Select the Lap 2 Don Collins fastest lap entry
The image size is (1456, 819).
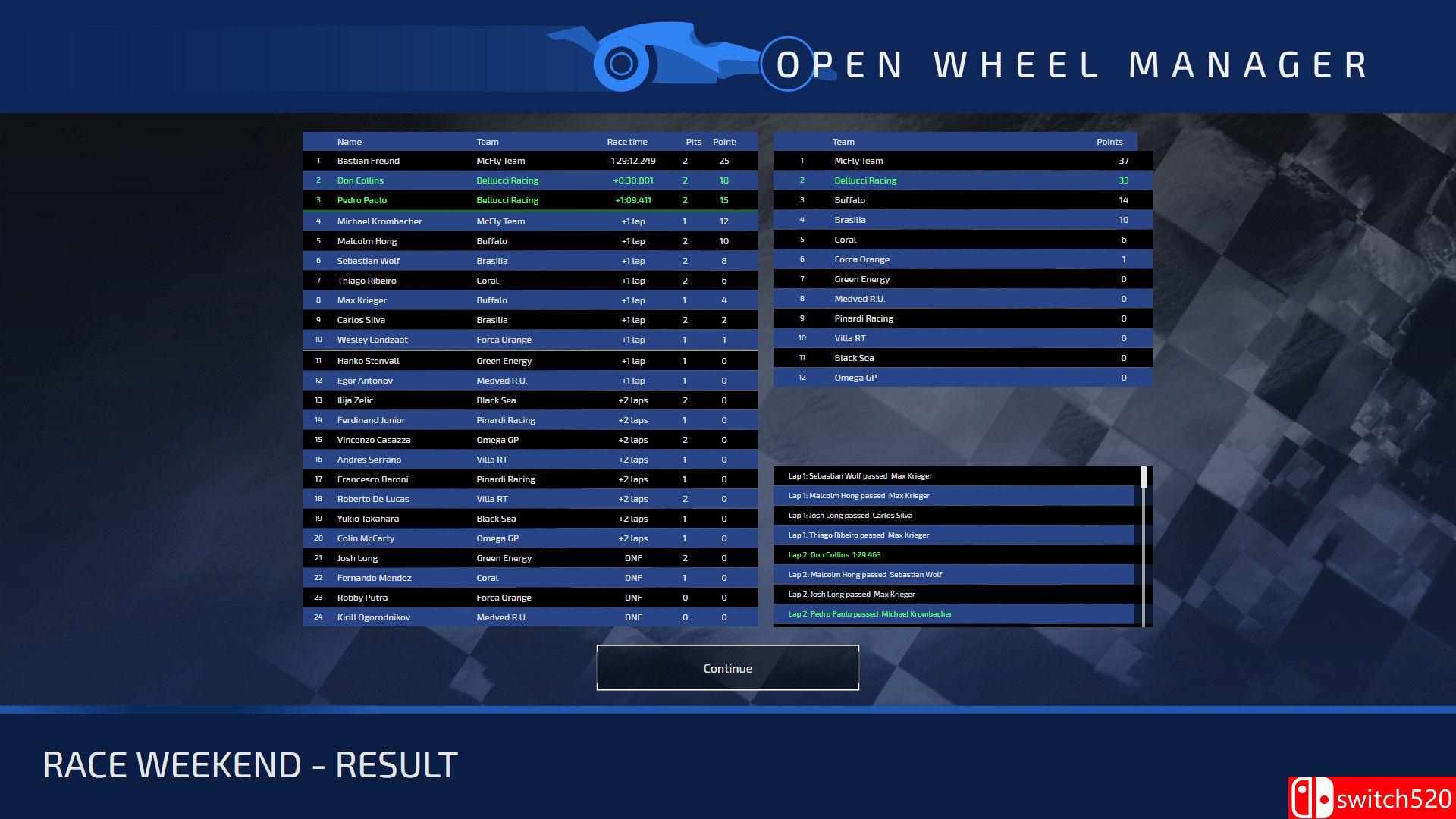coord(953,554)
